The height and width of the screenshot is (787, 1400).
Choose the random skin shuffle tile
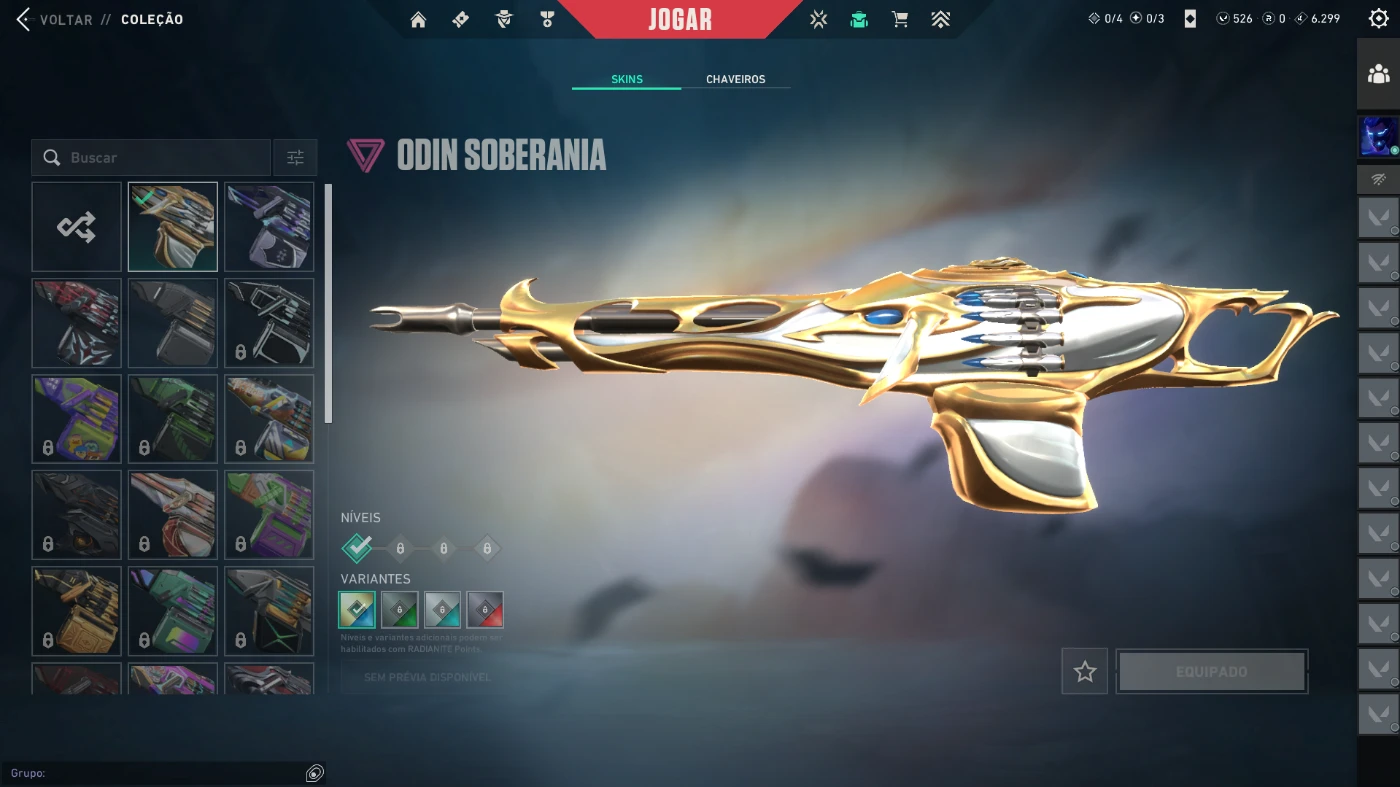coord(76,227)
